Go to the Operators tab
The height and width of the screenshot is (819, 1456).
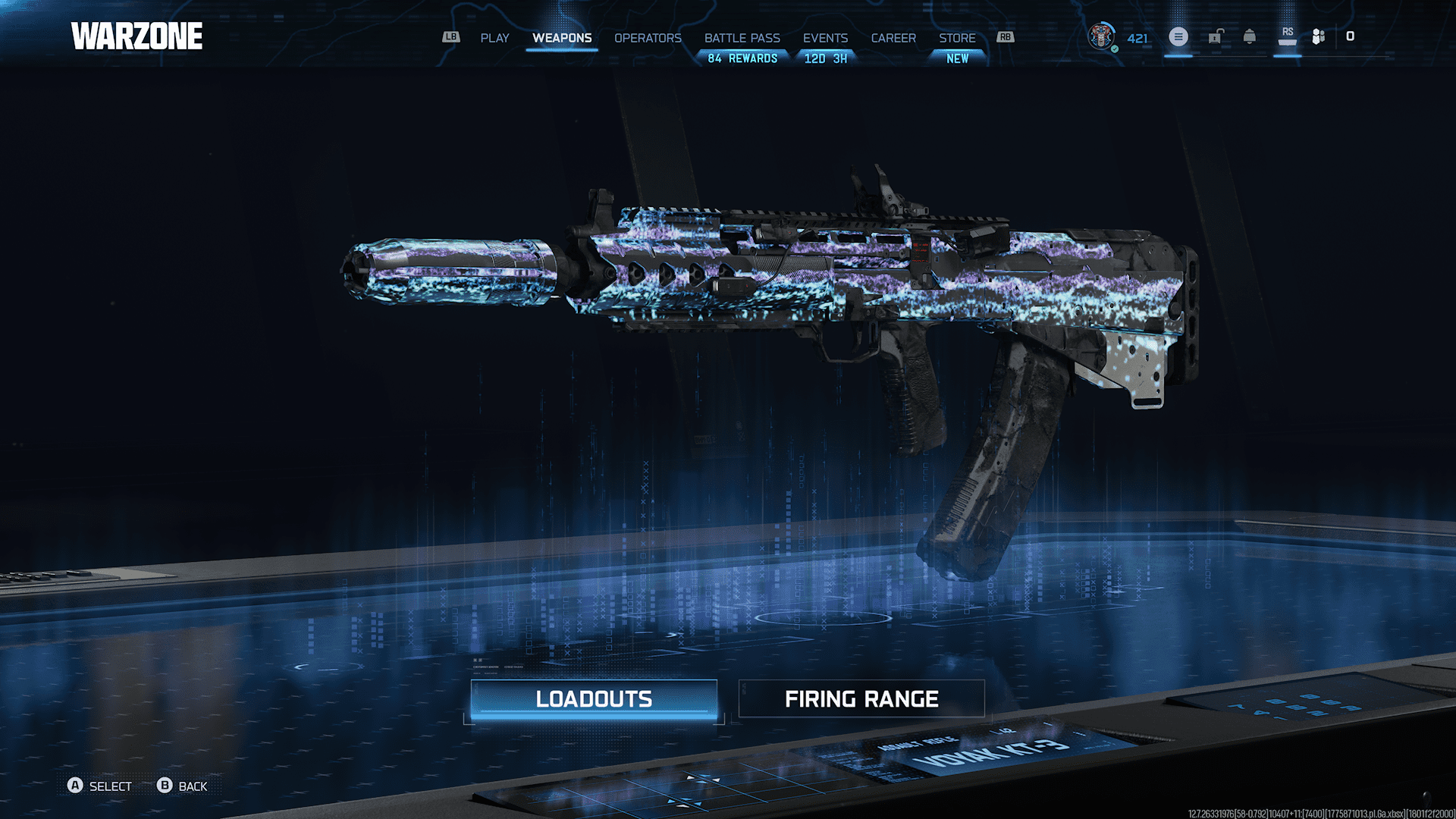pyautogui.click(x=648, y=38)
